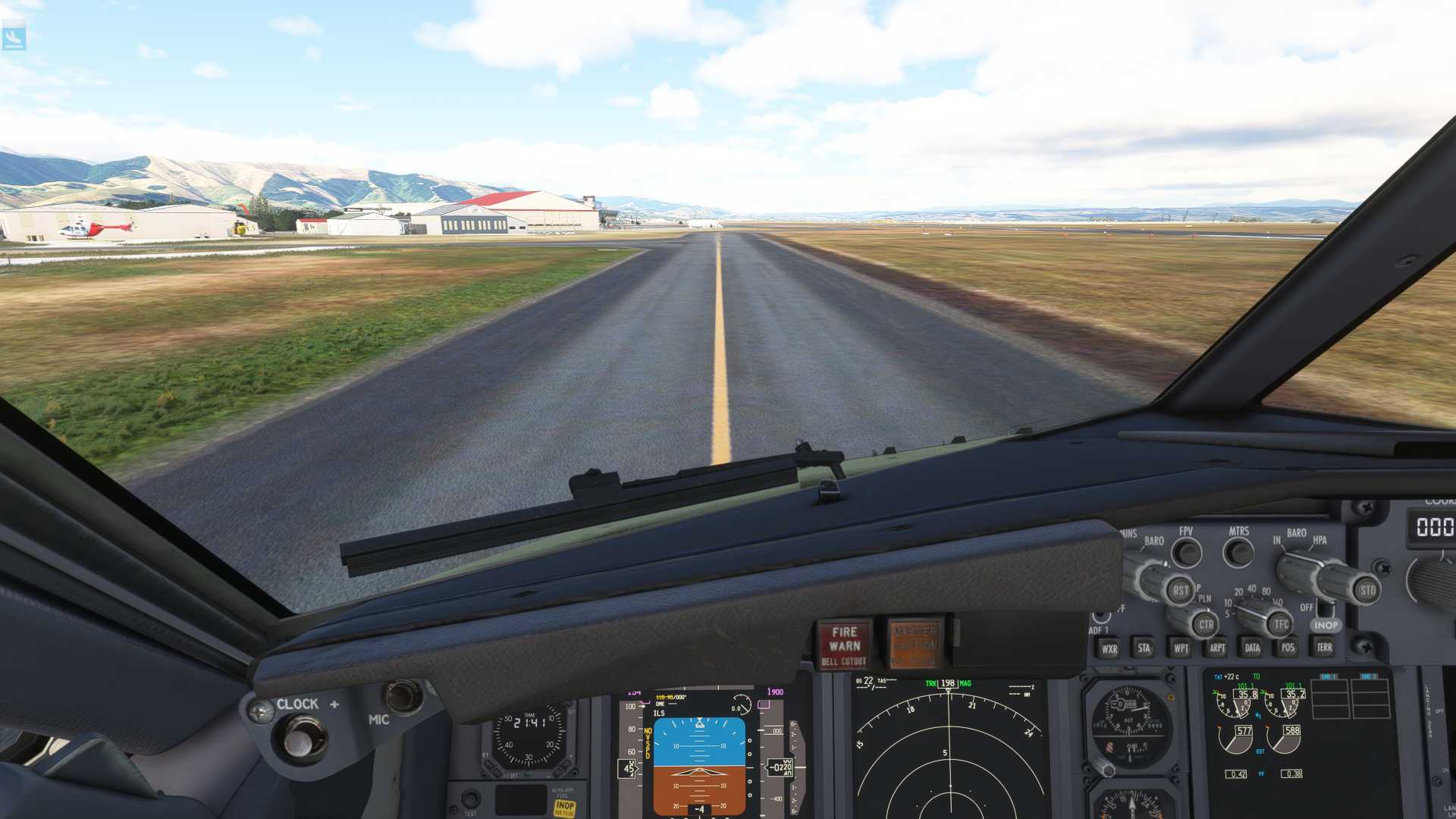Screen dimensions: 1456x819
Task: Click the blue landing aircraft overlay icon
Action: (14, 37)
